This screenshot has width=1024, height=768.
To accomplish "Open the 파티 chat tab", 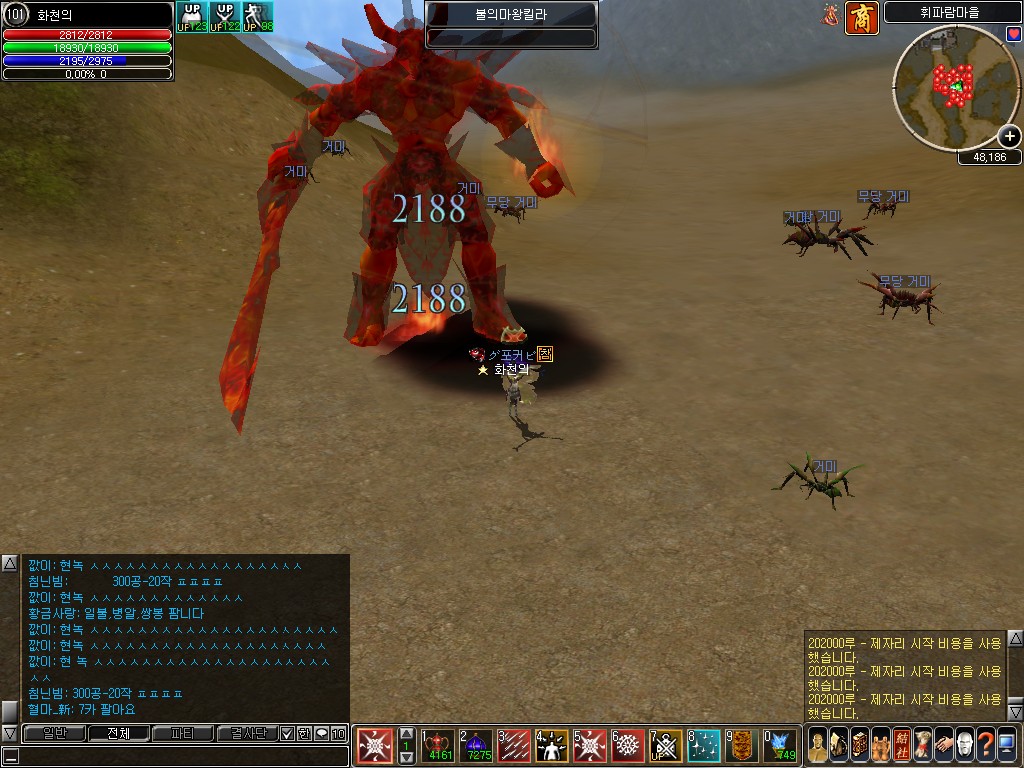I will (x=182, y=733).
